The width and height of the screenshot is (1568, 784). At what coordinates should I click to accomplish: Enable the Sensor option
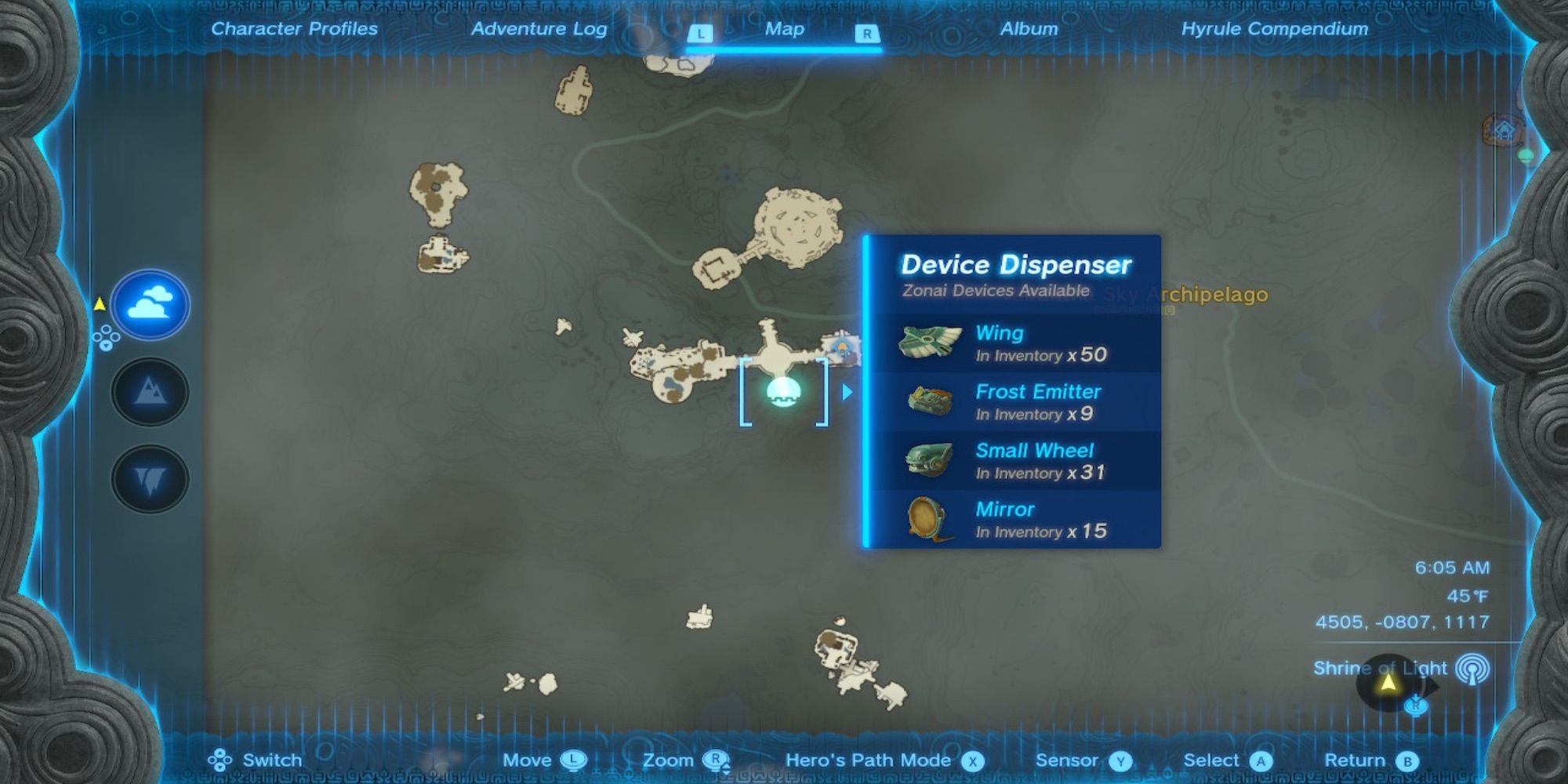[1121, 760]
